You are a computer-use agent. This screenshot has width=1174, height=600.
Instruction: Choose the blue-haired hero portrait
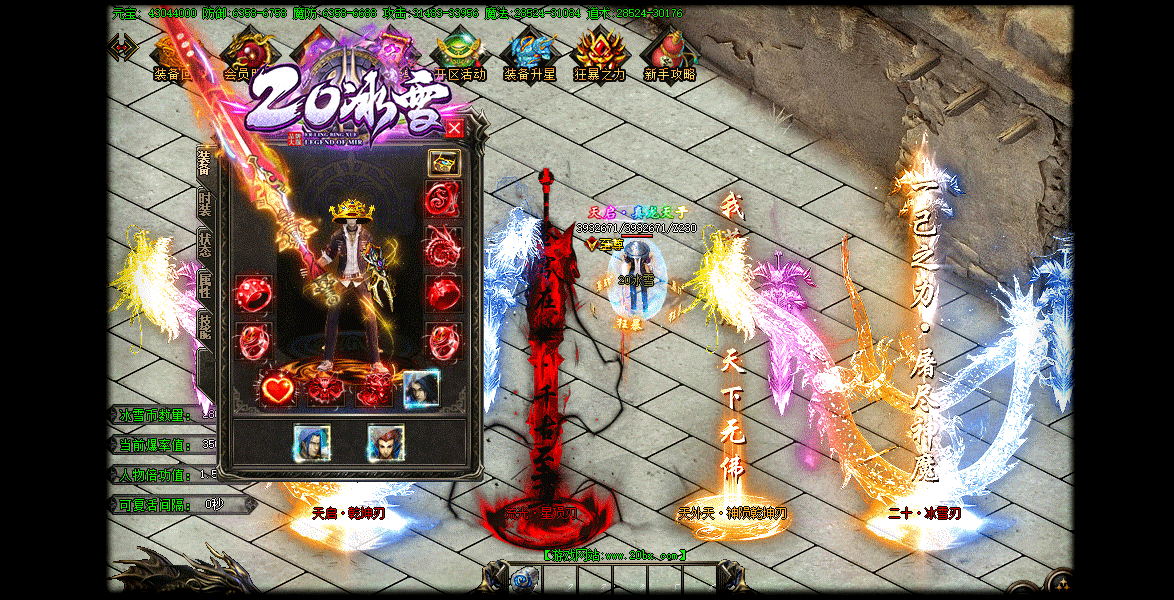[x=312, y=443]
